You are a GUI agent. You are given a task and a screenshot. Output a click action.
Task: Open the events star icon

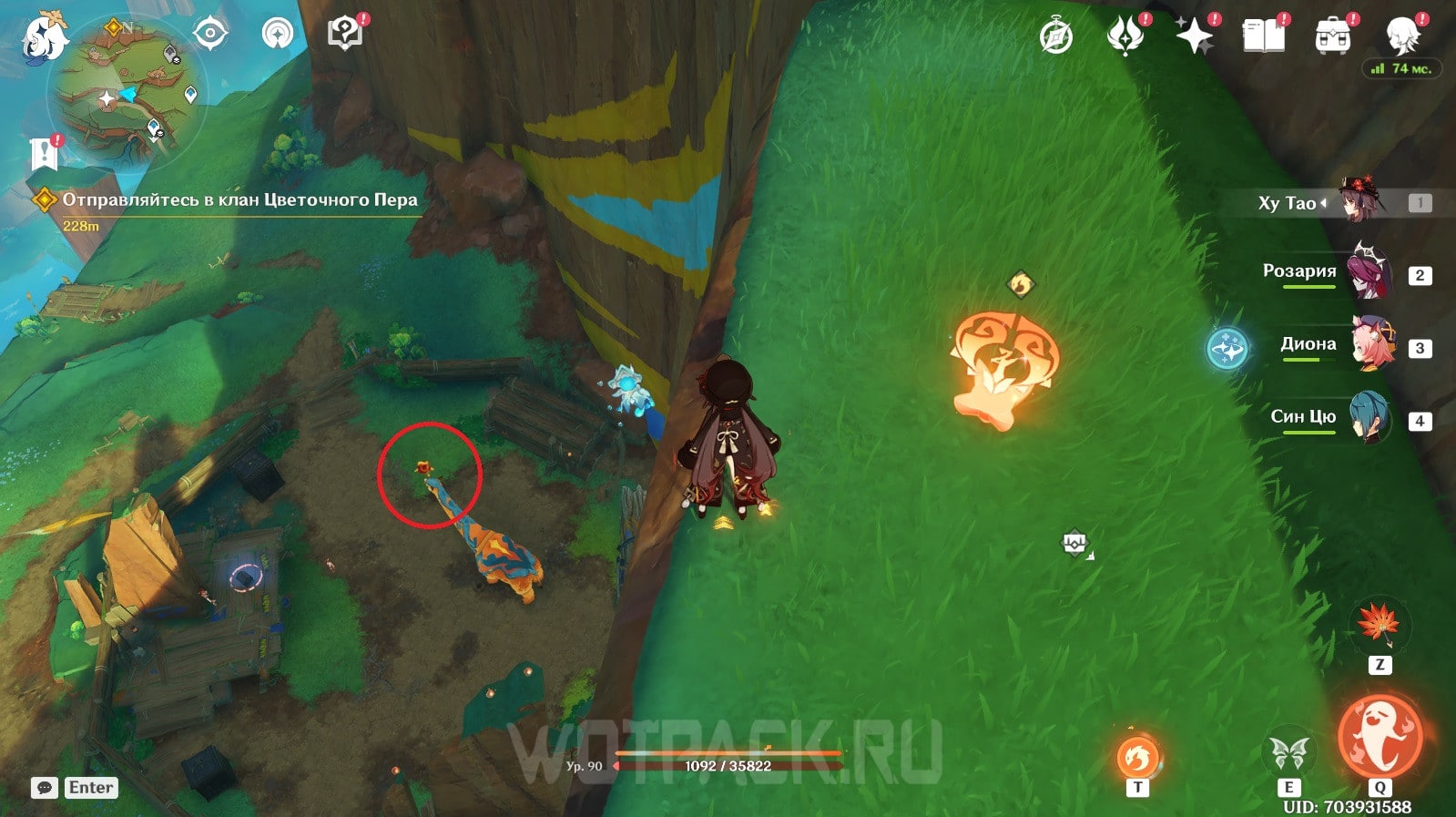[1194, 36]
